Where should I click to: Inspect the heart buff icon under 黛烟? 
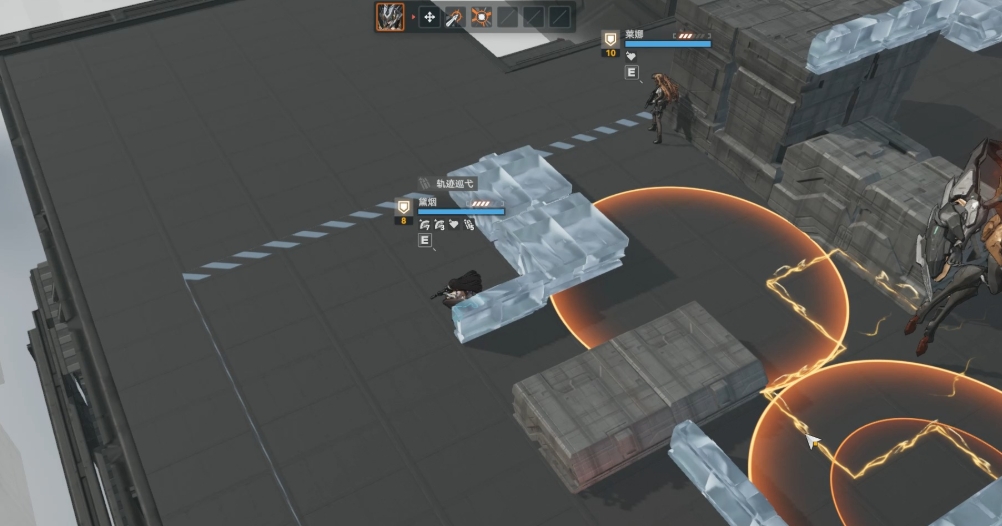tap(453, 225)
